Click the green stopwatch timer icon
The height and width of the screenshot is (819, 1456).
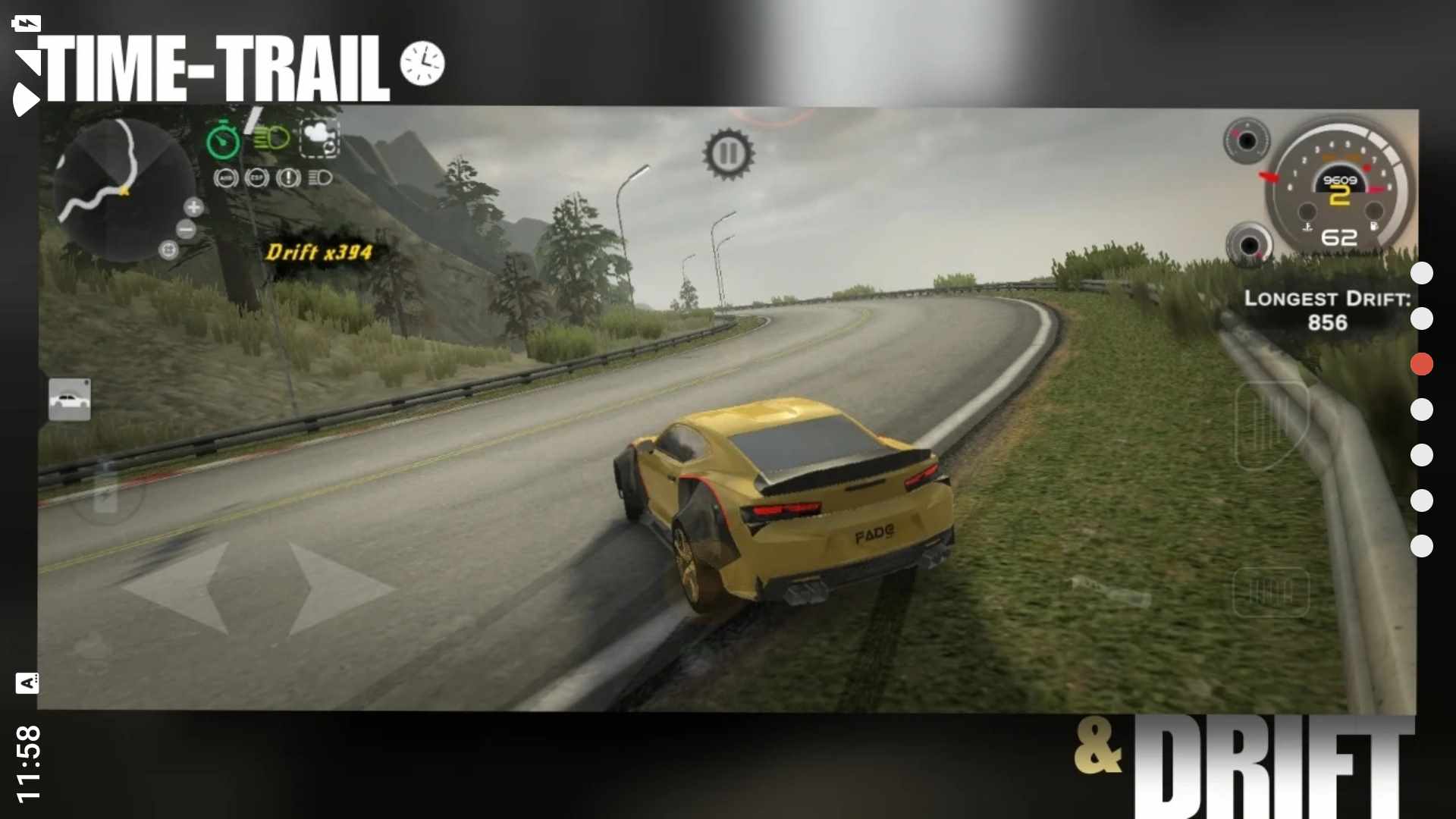[223, 140]
